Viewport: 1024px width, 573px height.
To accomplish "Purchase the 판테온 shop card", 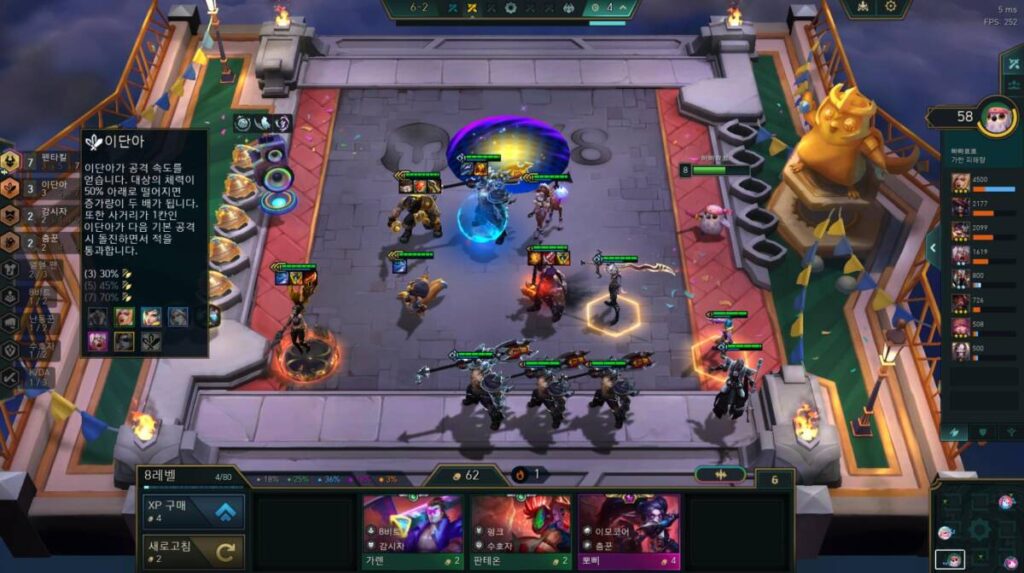I will (520, 530).
